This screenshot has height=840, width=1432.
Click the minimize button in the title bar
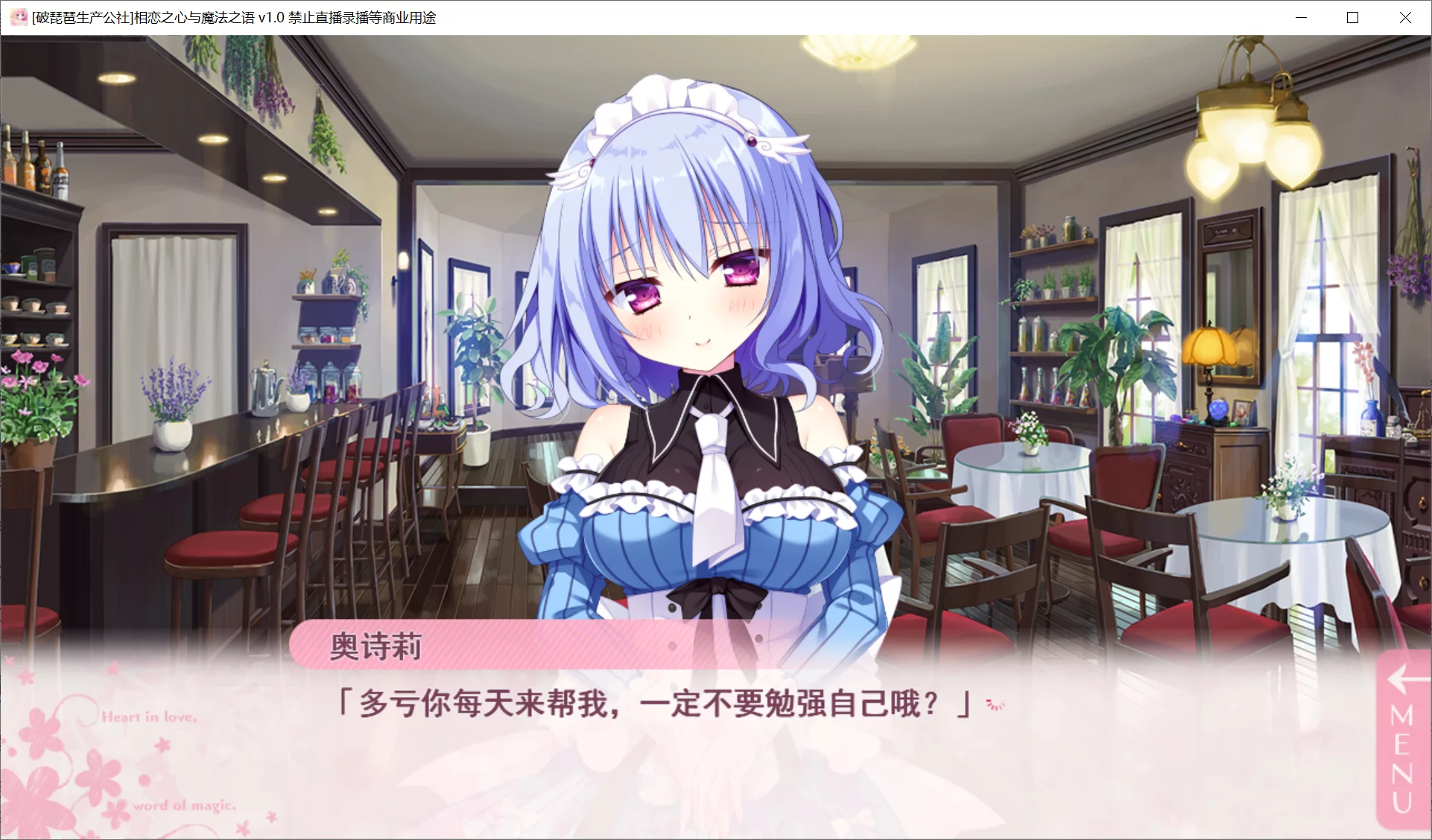pos(1301,17)
